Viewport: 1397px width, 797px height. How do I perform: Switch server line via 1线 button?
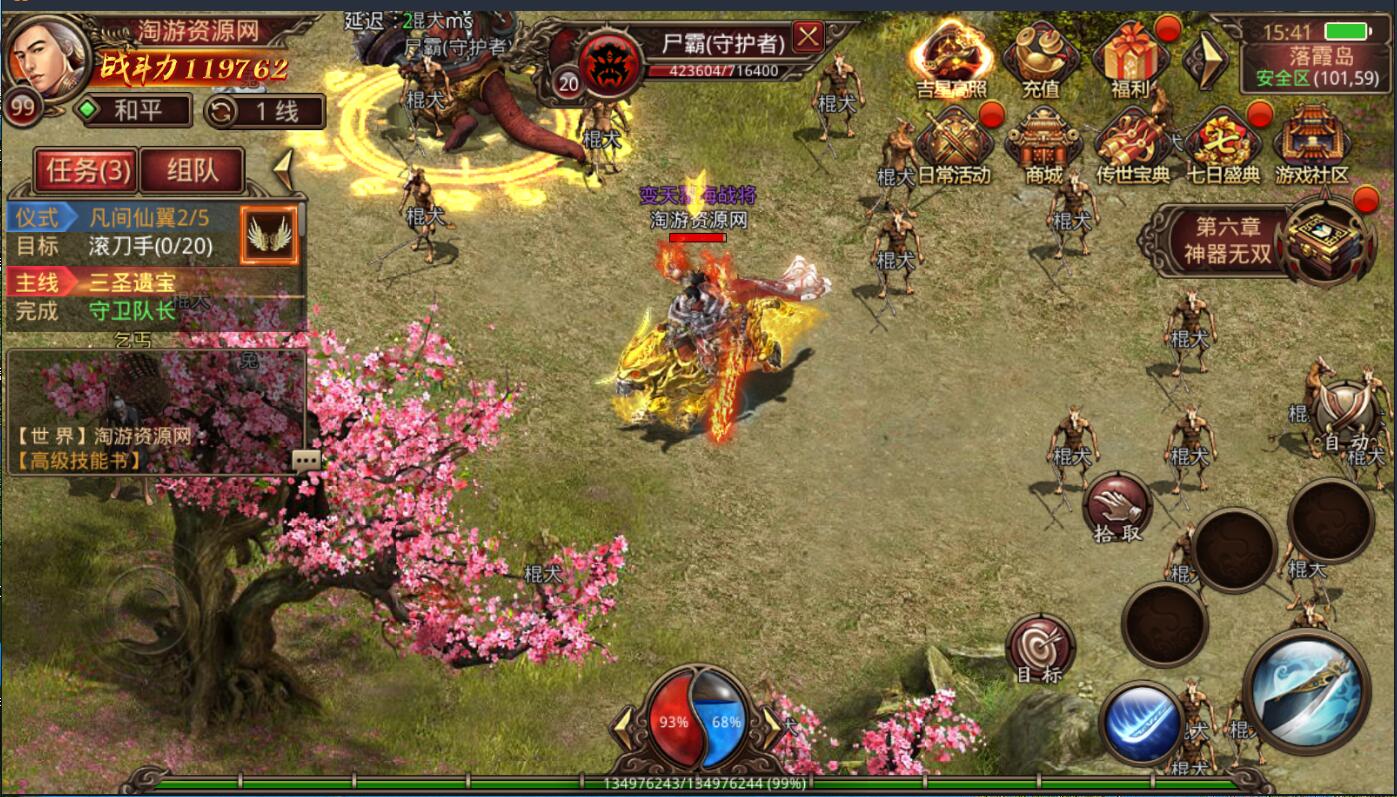(265, 111)
